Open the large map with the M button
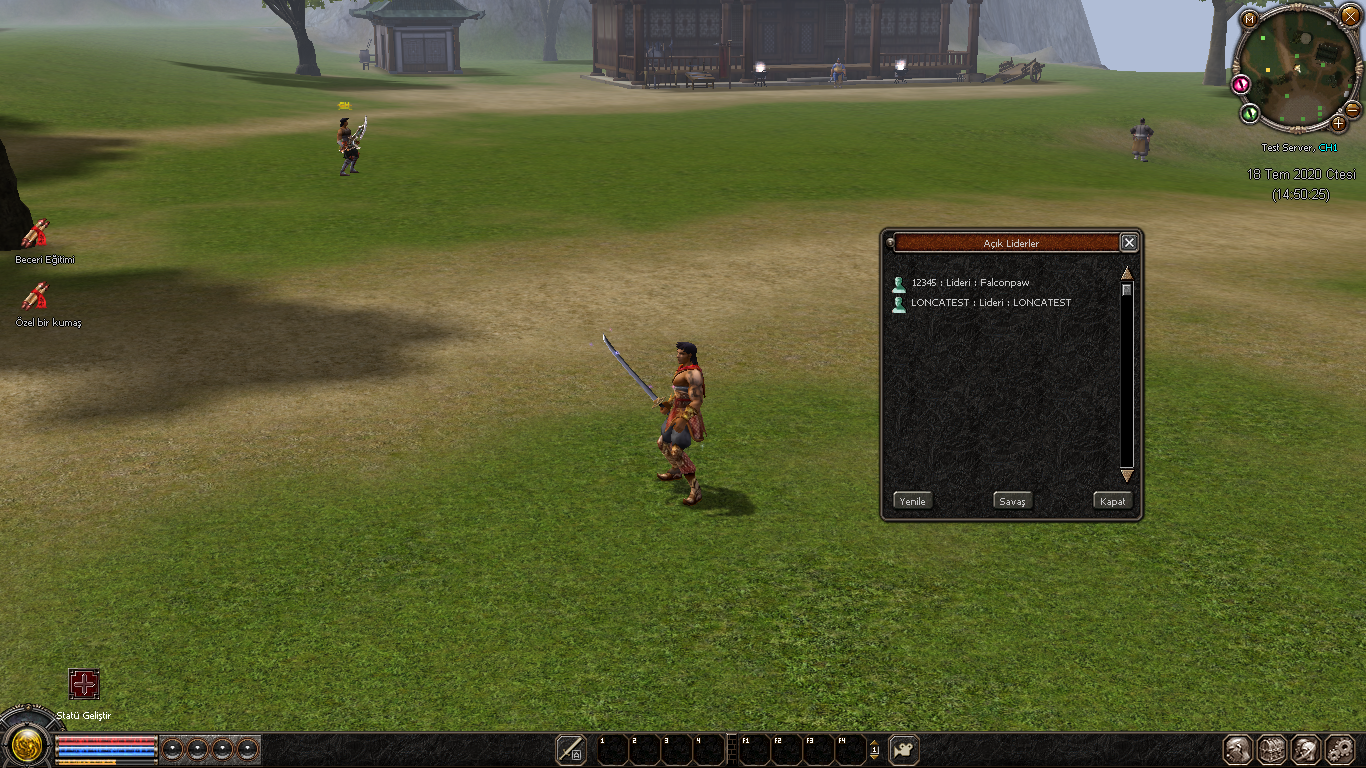Image resolution: width=1366 pixels, height=768 pixels. point(1249,17)
